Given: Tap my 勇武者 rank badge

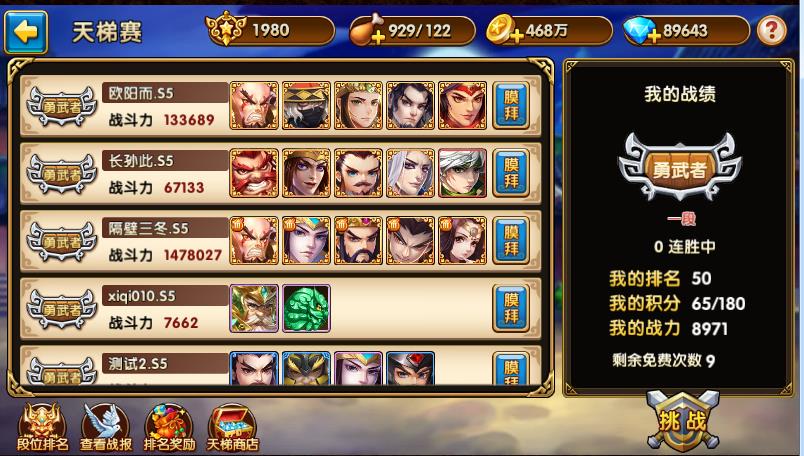Looking at the screenshot, I should point(680,167).
